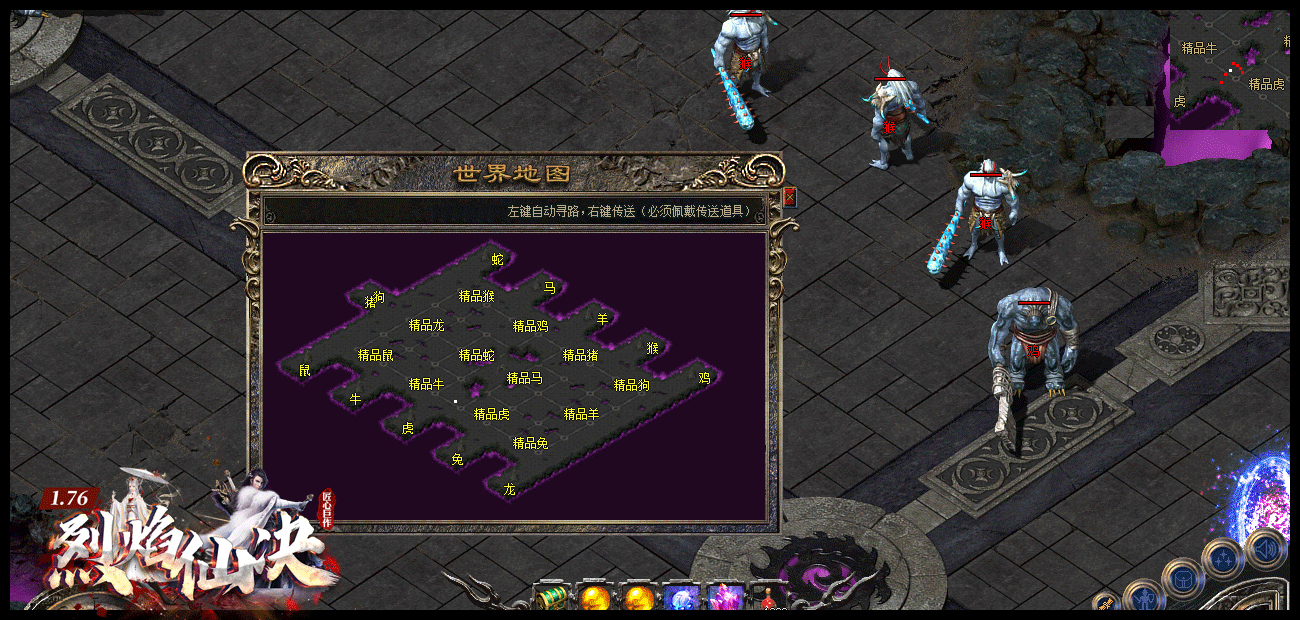Click the round blue sparkle button
The height and width of the screenshot is (620, 1300).
pyautogui.click(x=1222, y=557)
